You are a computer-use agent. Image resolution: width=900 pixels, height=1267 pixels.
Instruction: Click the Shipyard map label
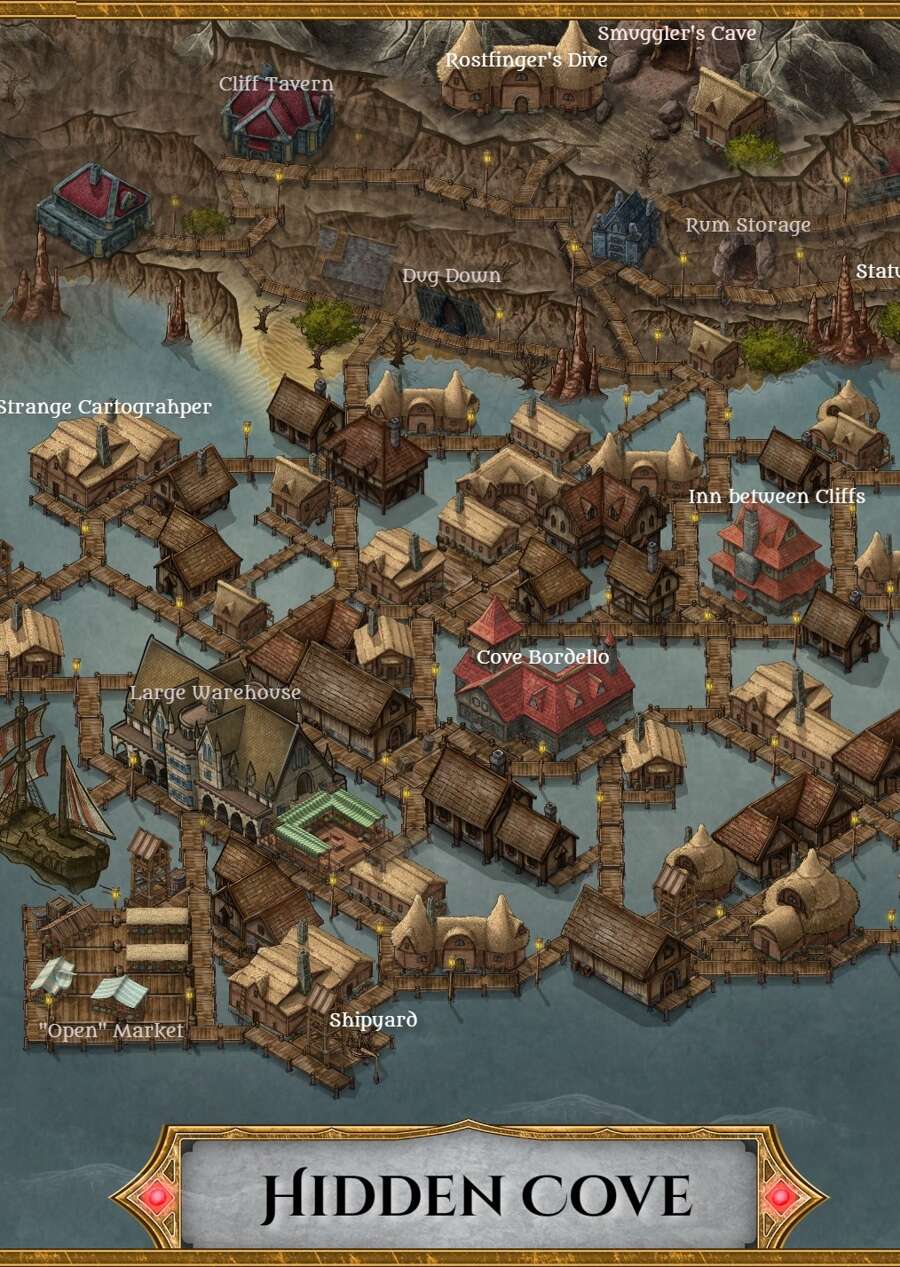[373, 1020]
